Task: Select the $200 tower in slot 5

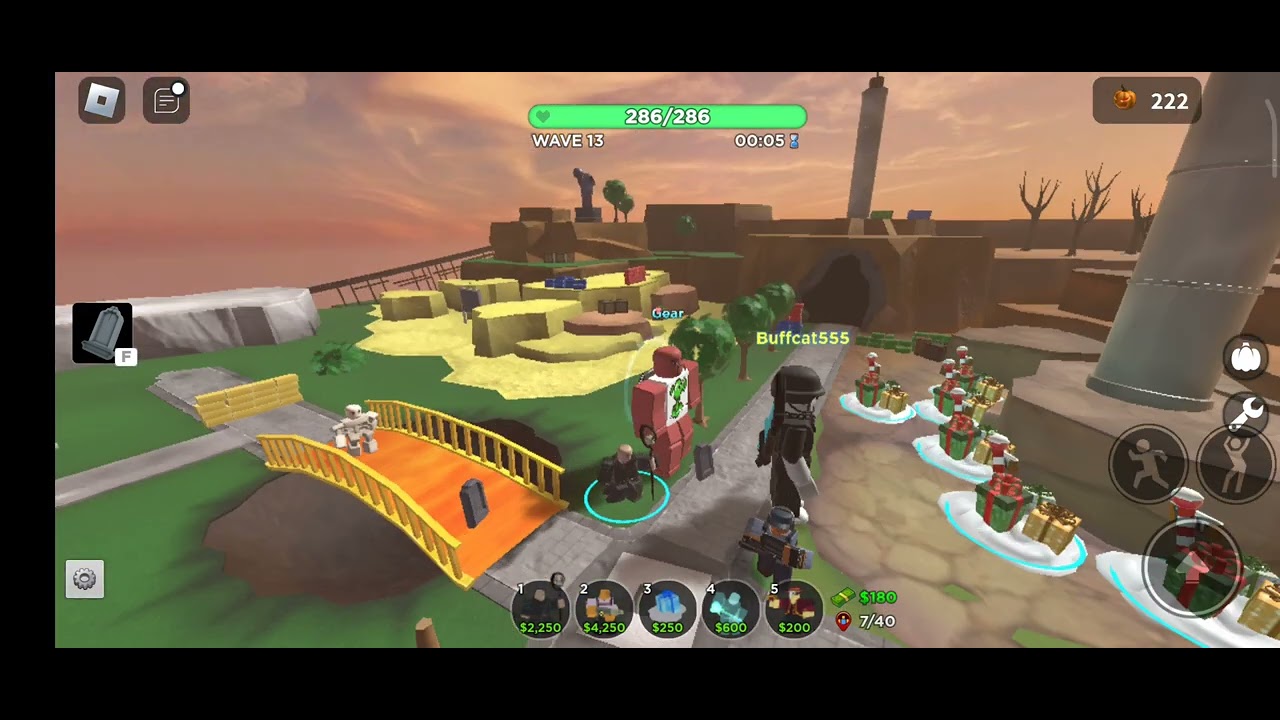Action: coord(794,608)
